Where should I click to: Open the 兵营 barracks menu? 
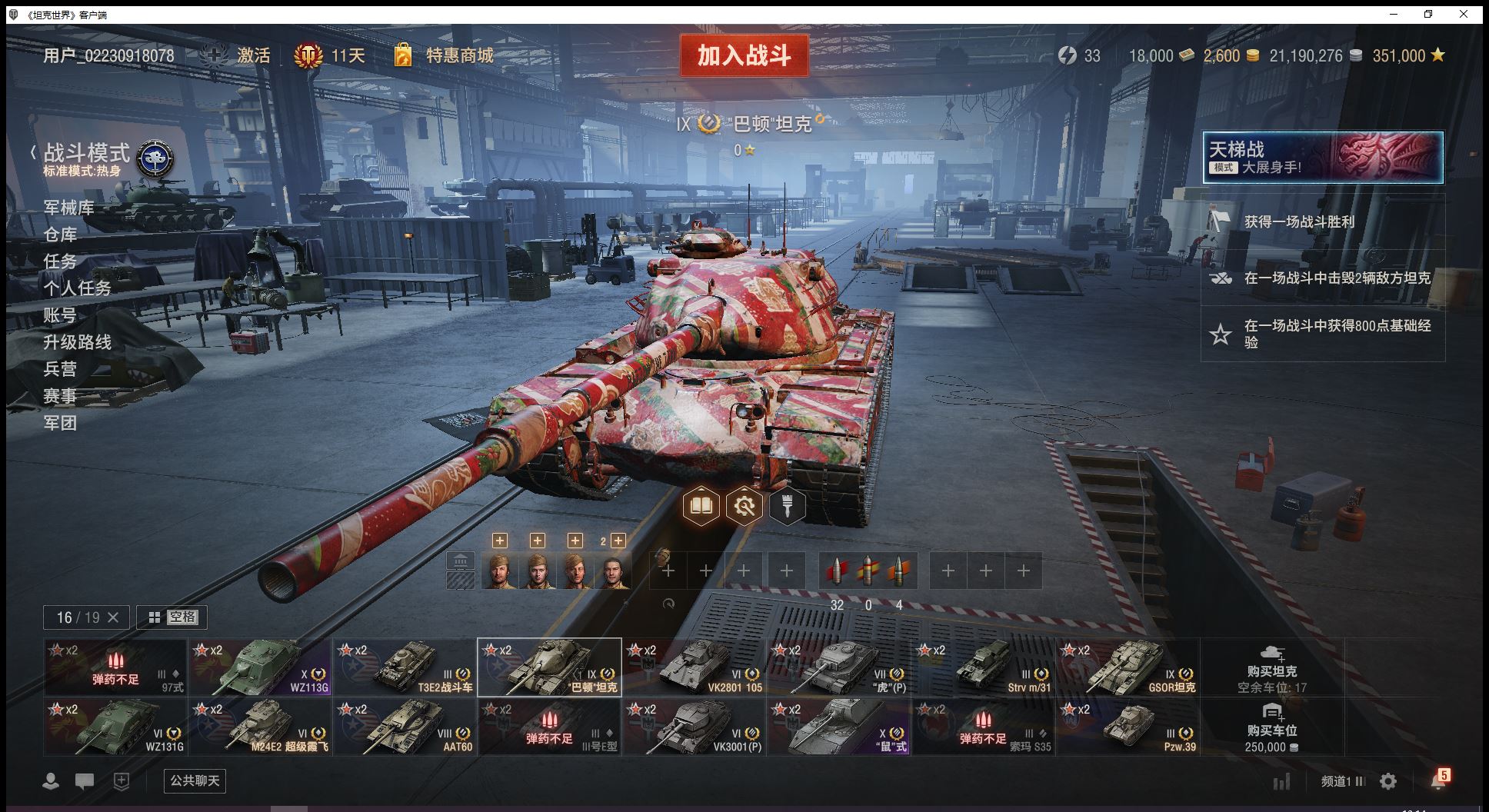[60, 369]
